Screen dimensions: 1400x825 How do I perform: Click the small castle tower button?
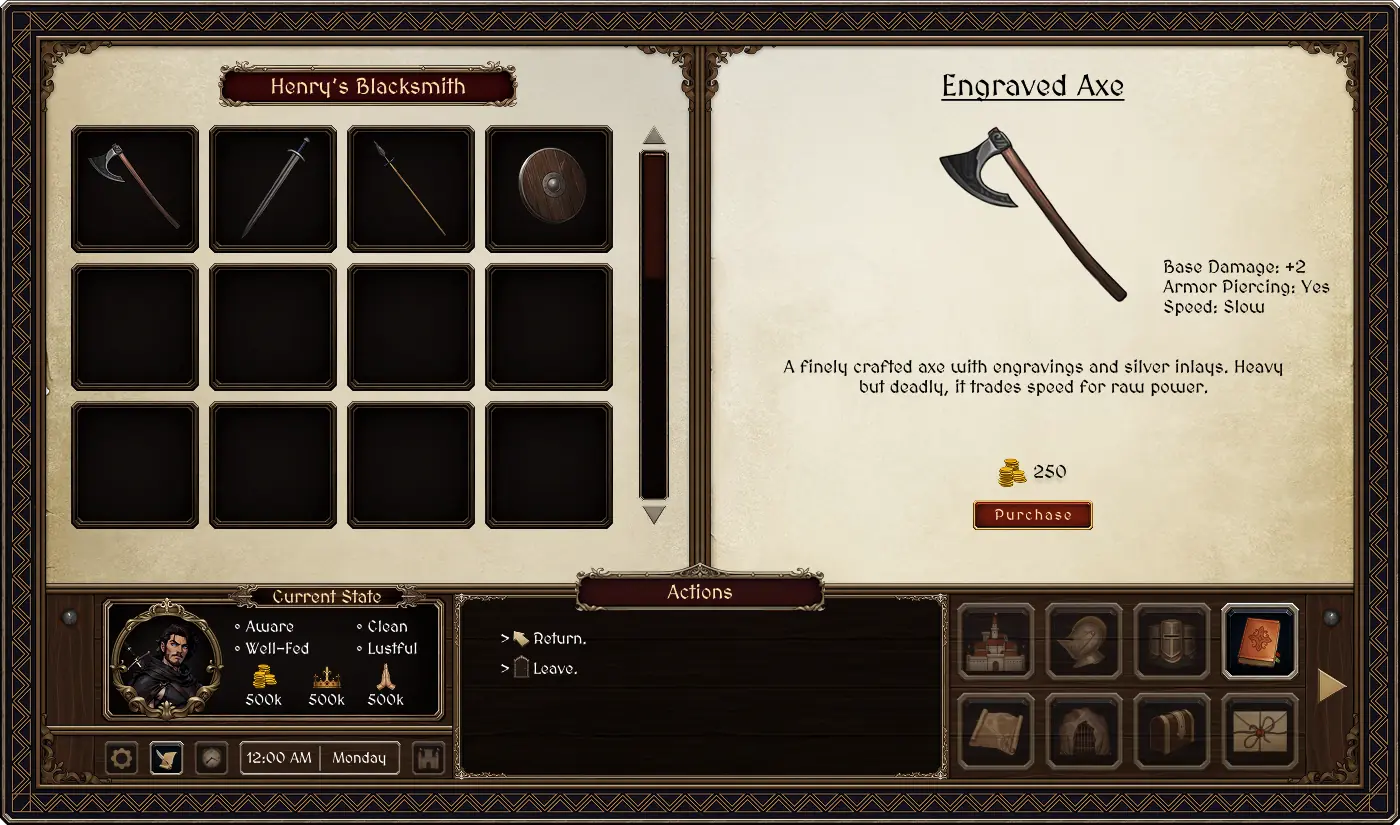[x=428, y=758]
